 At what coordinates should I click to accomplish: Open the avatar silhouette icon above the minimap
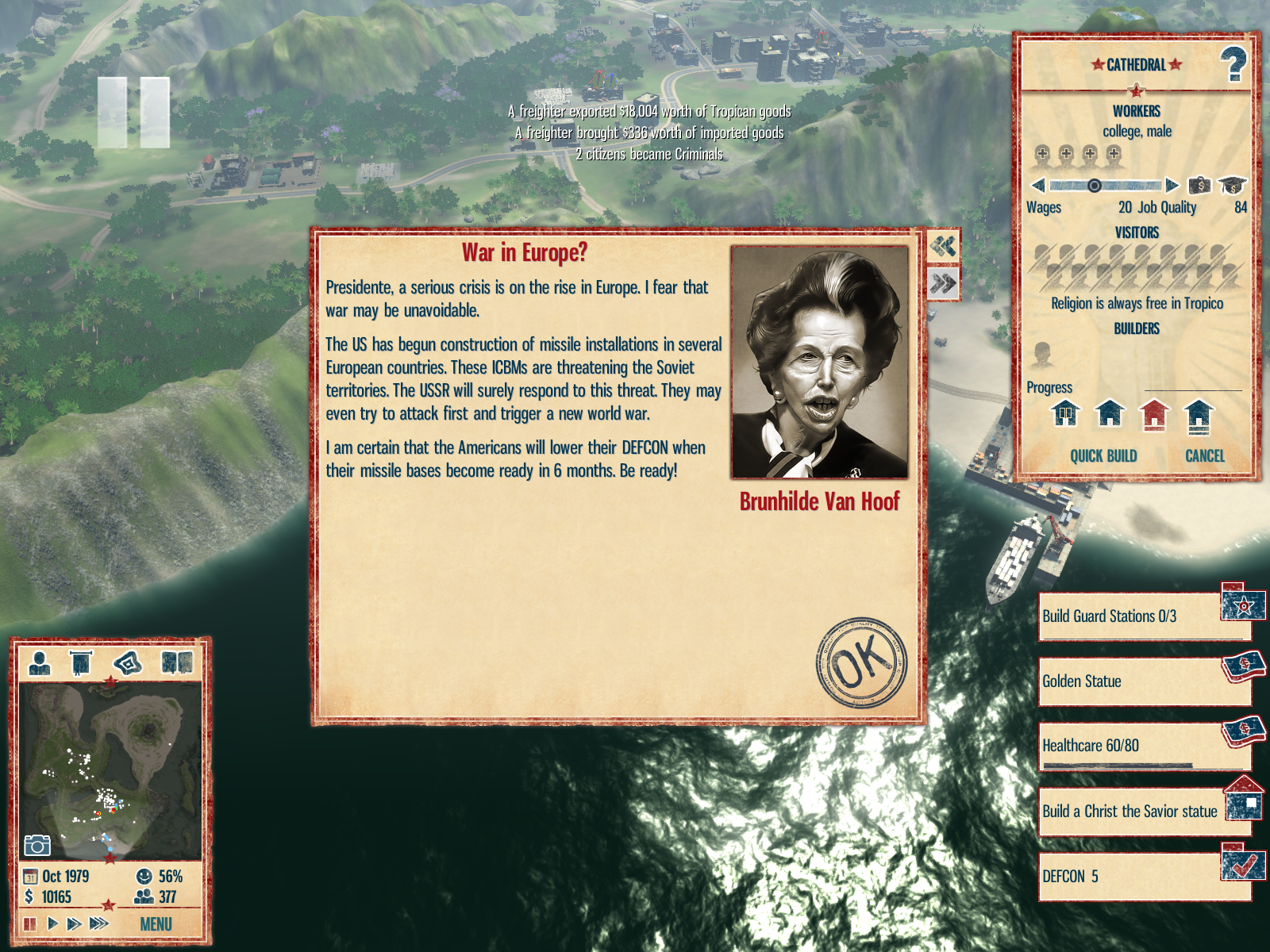point(39,662)
